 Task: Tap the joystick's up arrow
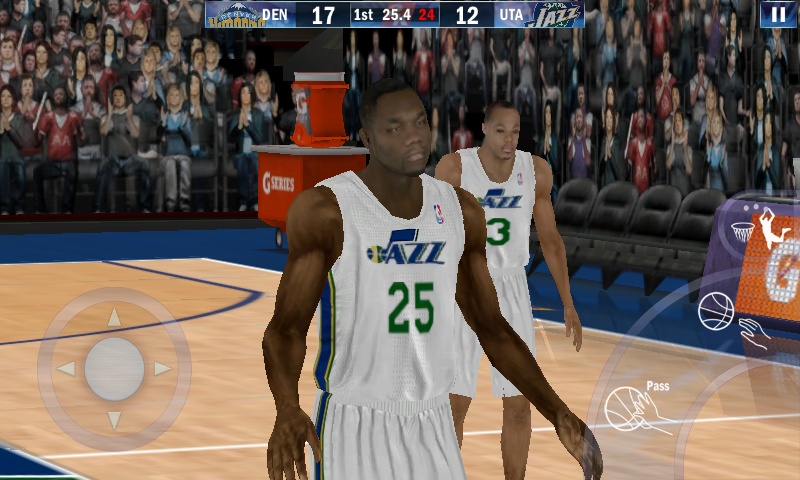tap(114, 318)
